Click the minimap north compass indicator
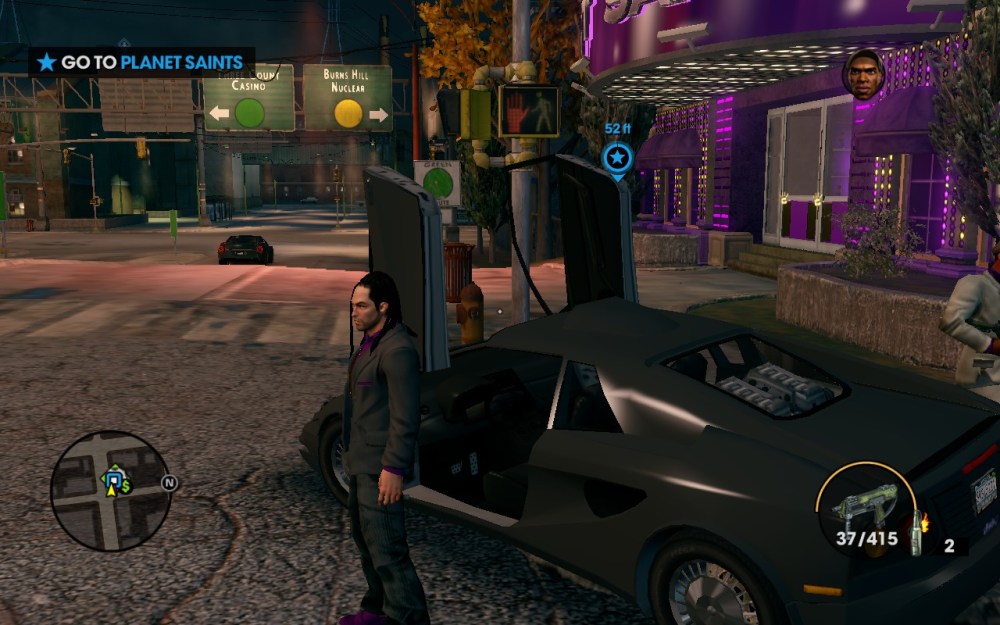Screen dimensions: 1000x625 coord(169,484)
